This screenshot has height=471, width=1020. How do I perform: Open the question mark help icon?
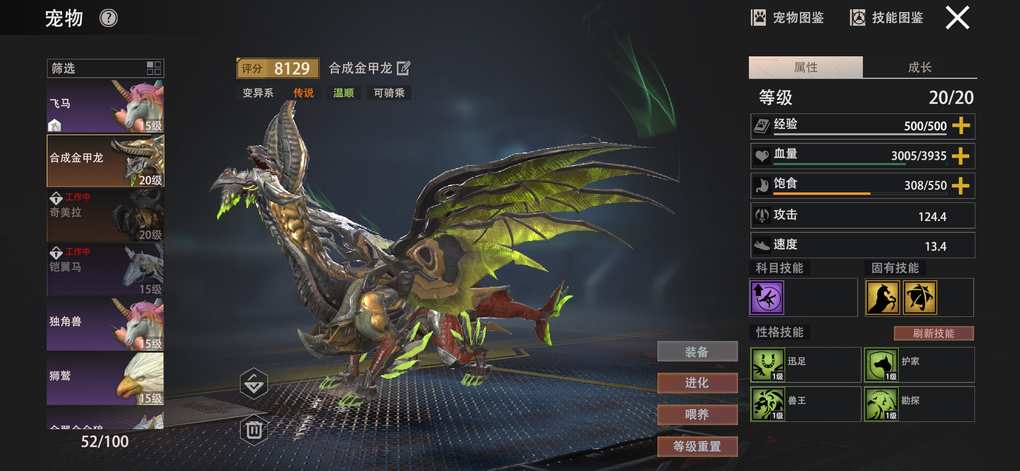109,18
